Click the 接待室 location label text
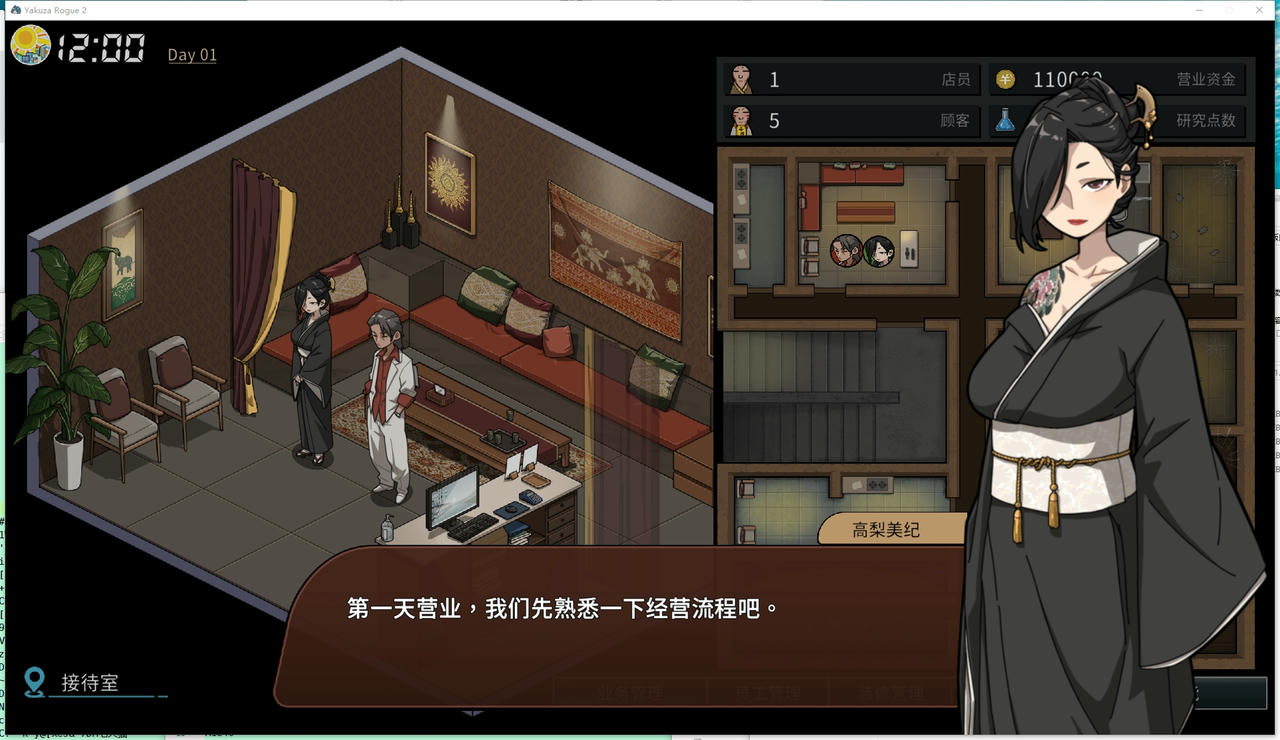Image resolution: width=1280 pixels, height=740 pixels. point(92,684)
